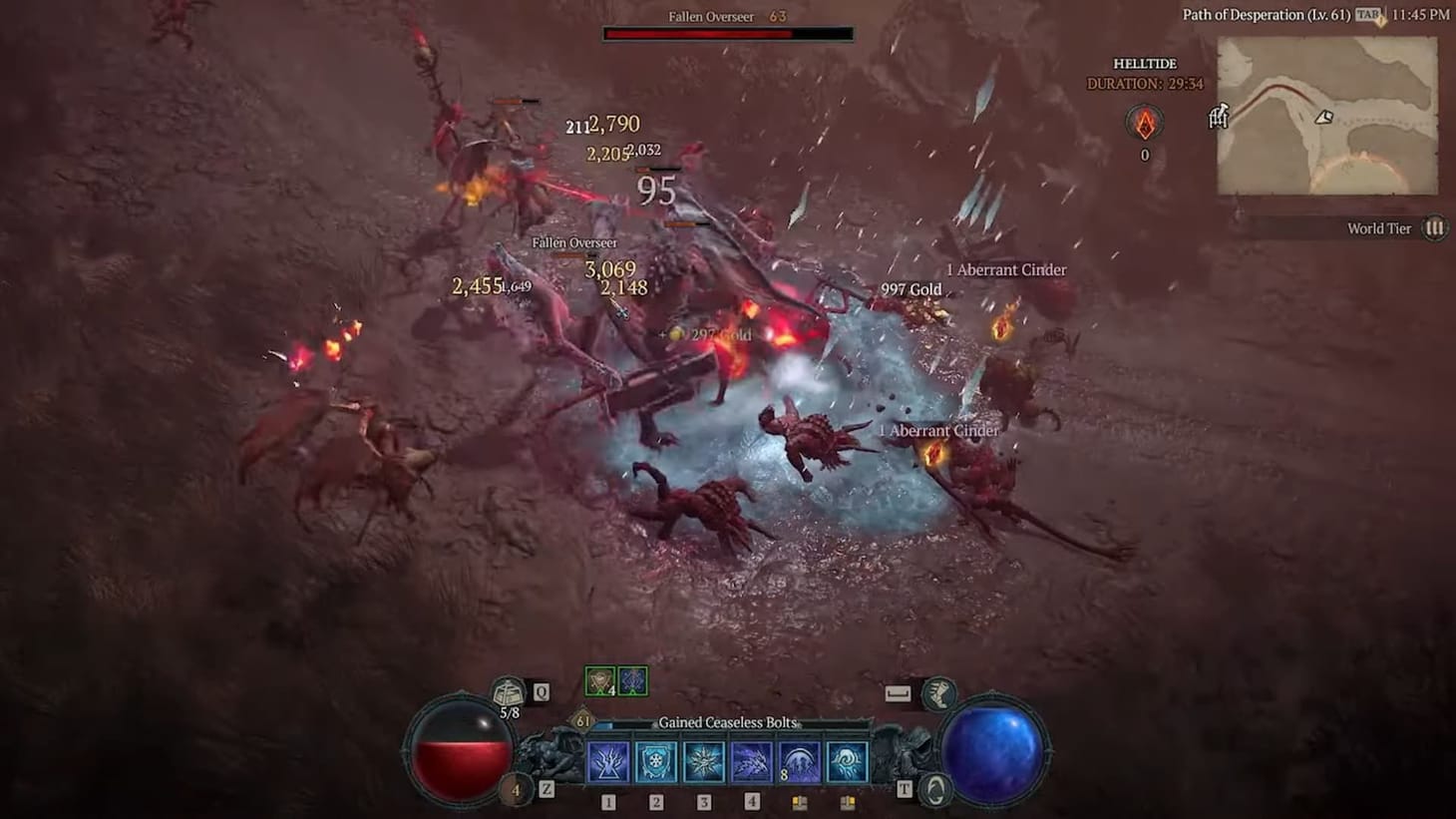Screen dimensions: 1456x819
Task: Cast the snowflake Blizzard skill in slot 3
Action: [x=703, y=761]
